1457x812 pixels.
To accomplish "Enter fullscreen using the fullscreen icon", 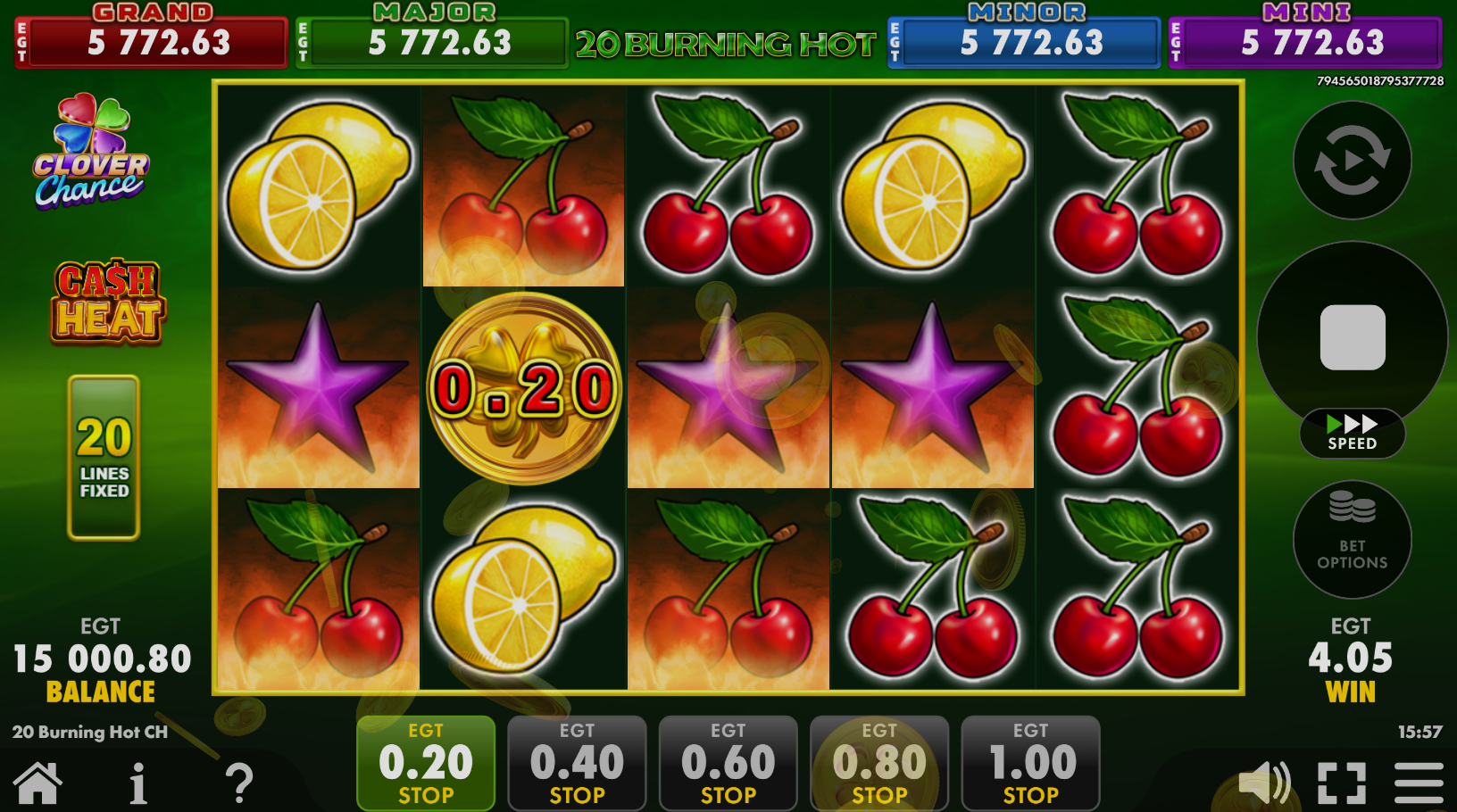I will (1341, 781).
